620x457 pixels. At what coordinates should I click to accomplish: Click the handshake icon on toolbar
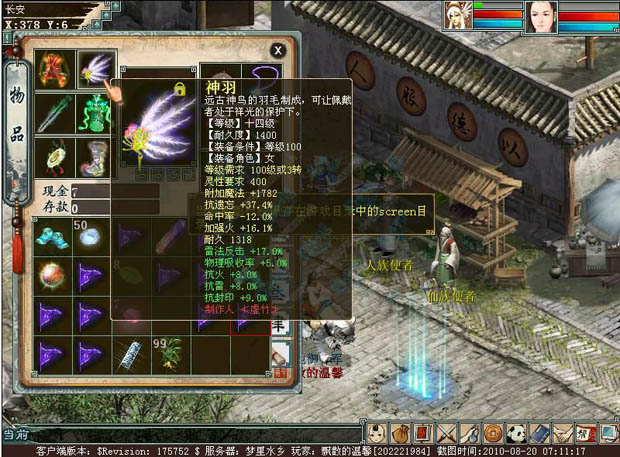point(563,434)
